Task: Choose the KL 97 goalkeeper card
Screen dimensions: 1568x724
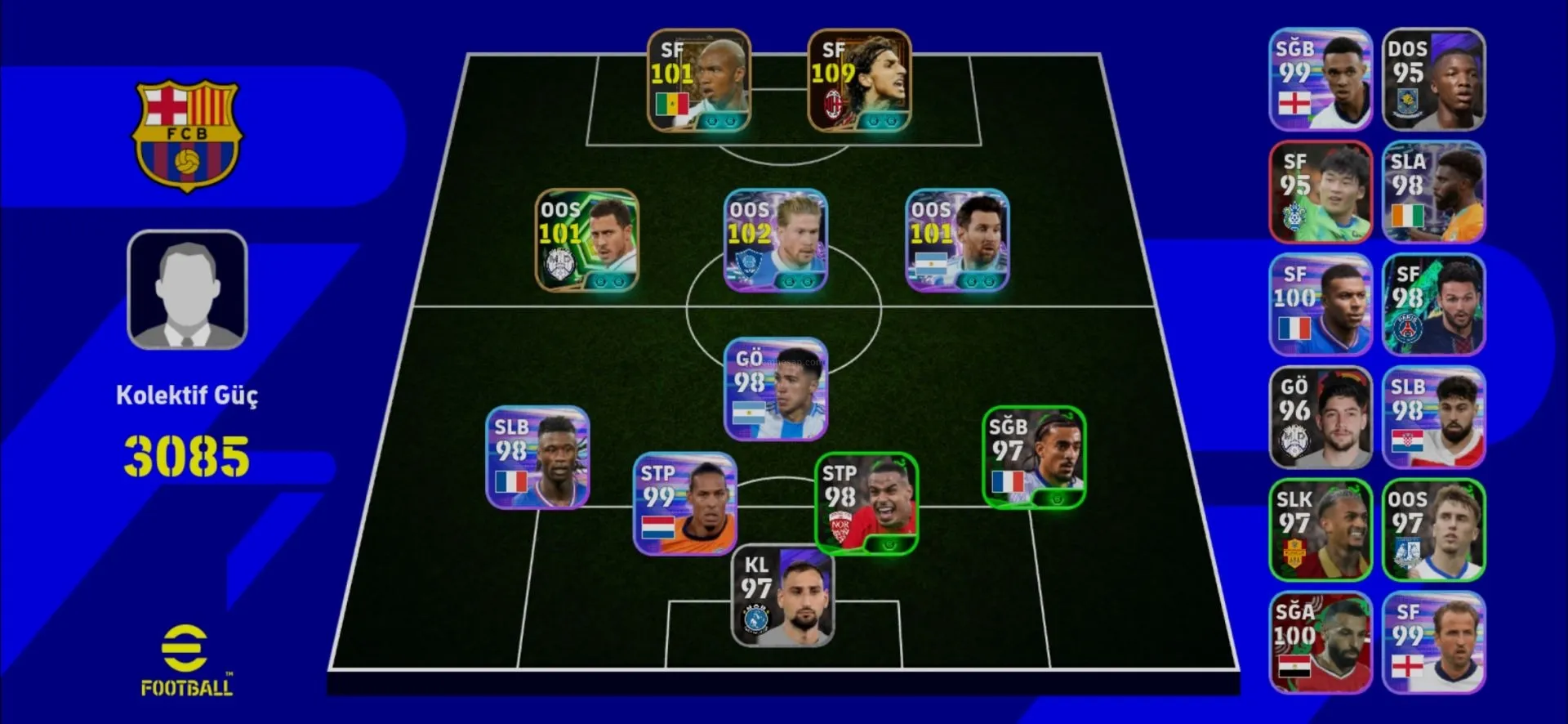Action: (782, 597)
